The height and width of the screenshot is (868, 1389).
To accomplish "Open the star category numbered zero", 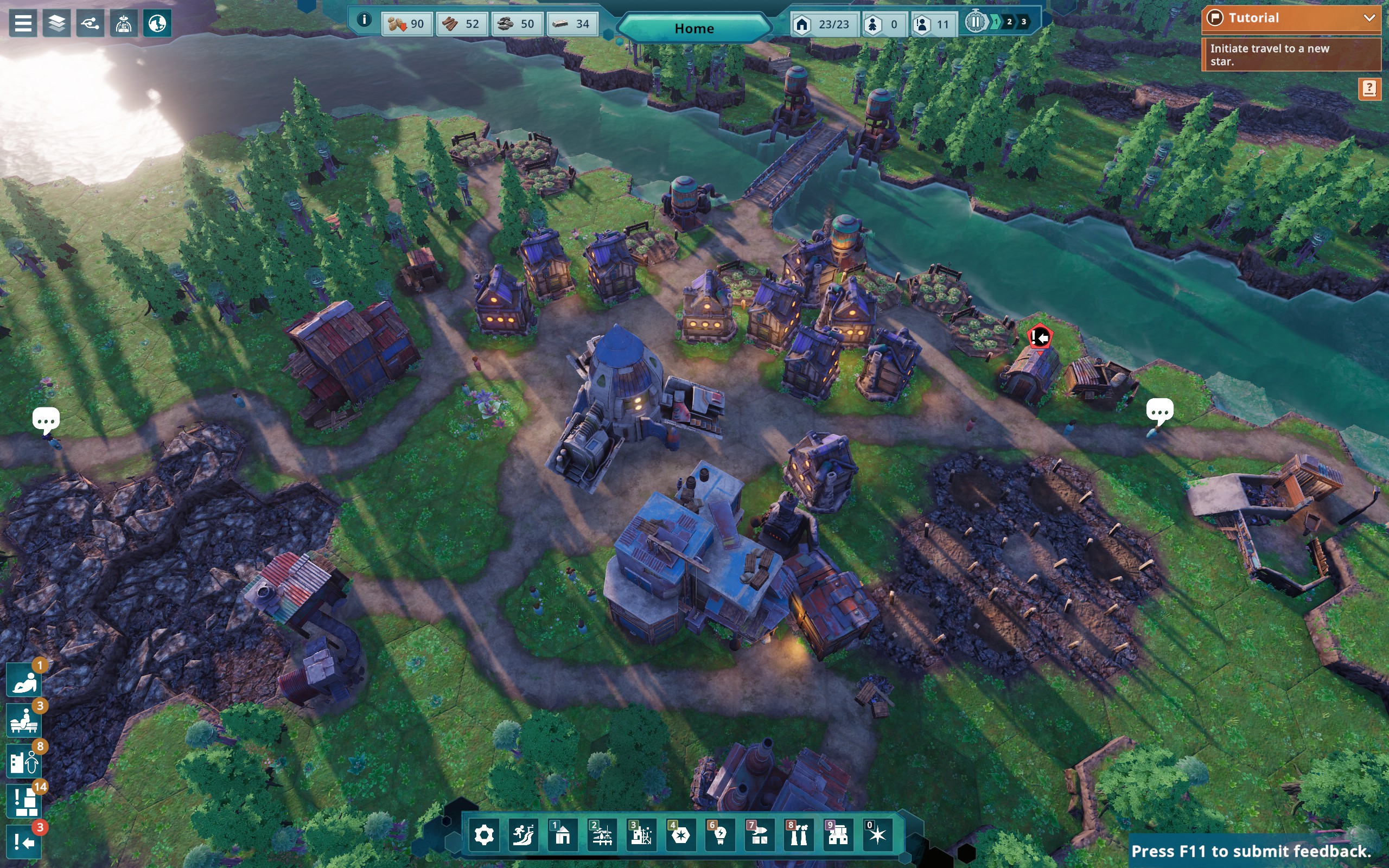I will coord(877,835).
